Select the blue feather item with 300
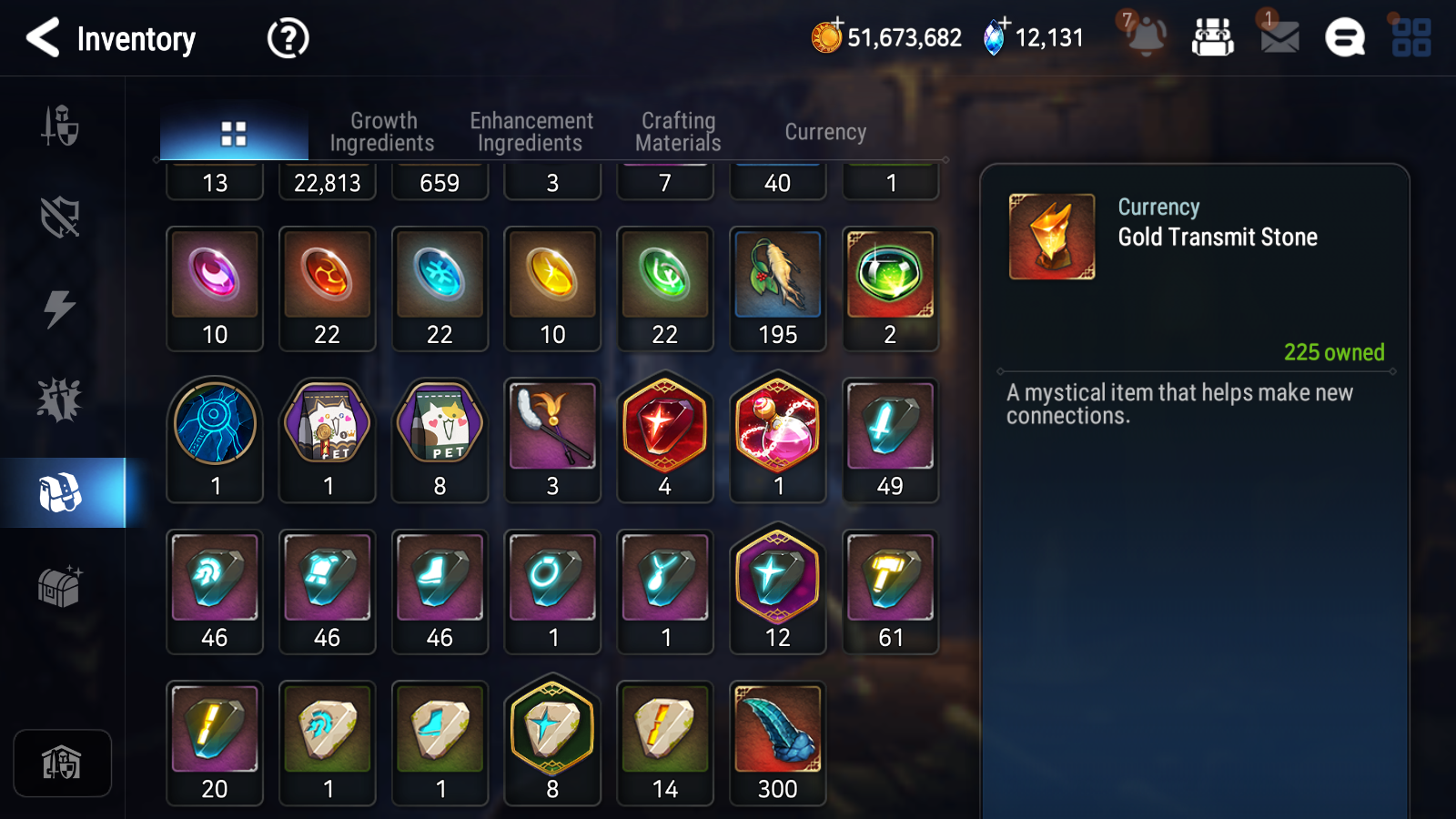The height and width of the screenshot is (819, 1456). point(778,743)
